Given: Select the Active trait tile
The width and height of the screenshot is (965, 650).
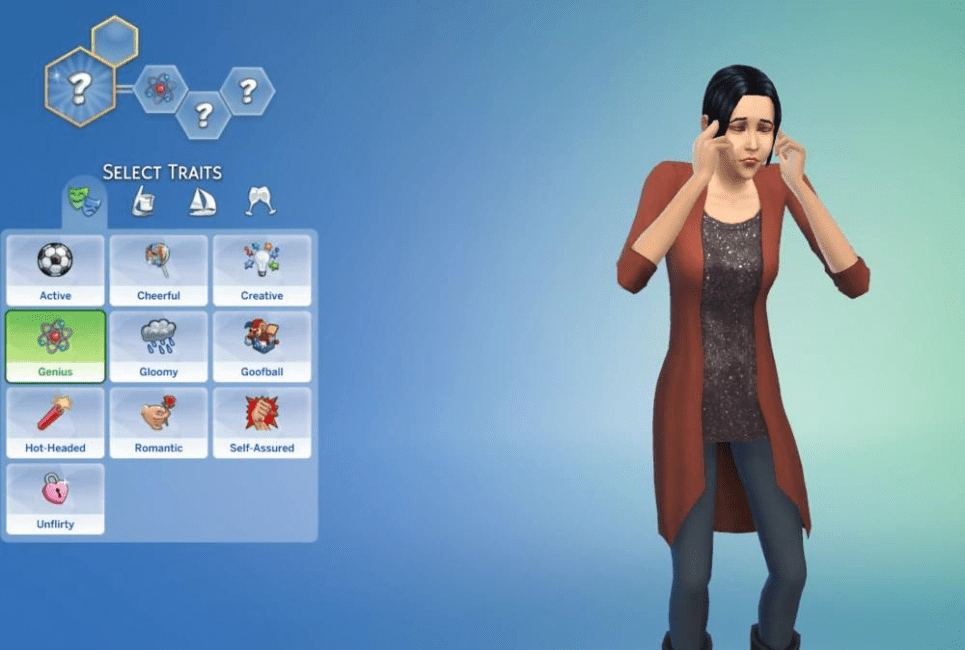Looking at the screenshot, I should [x=55, y=270].
